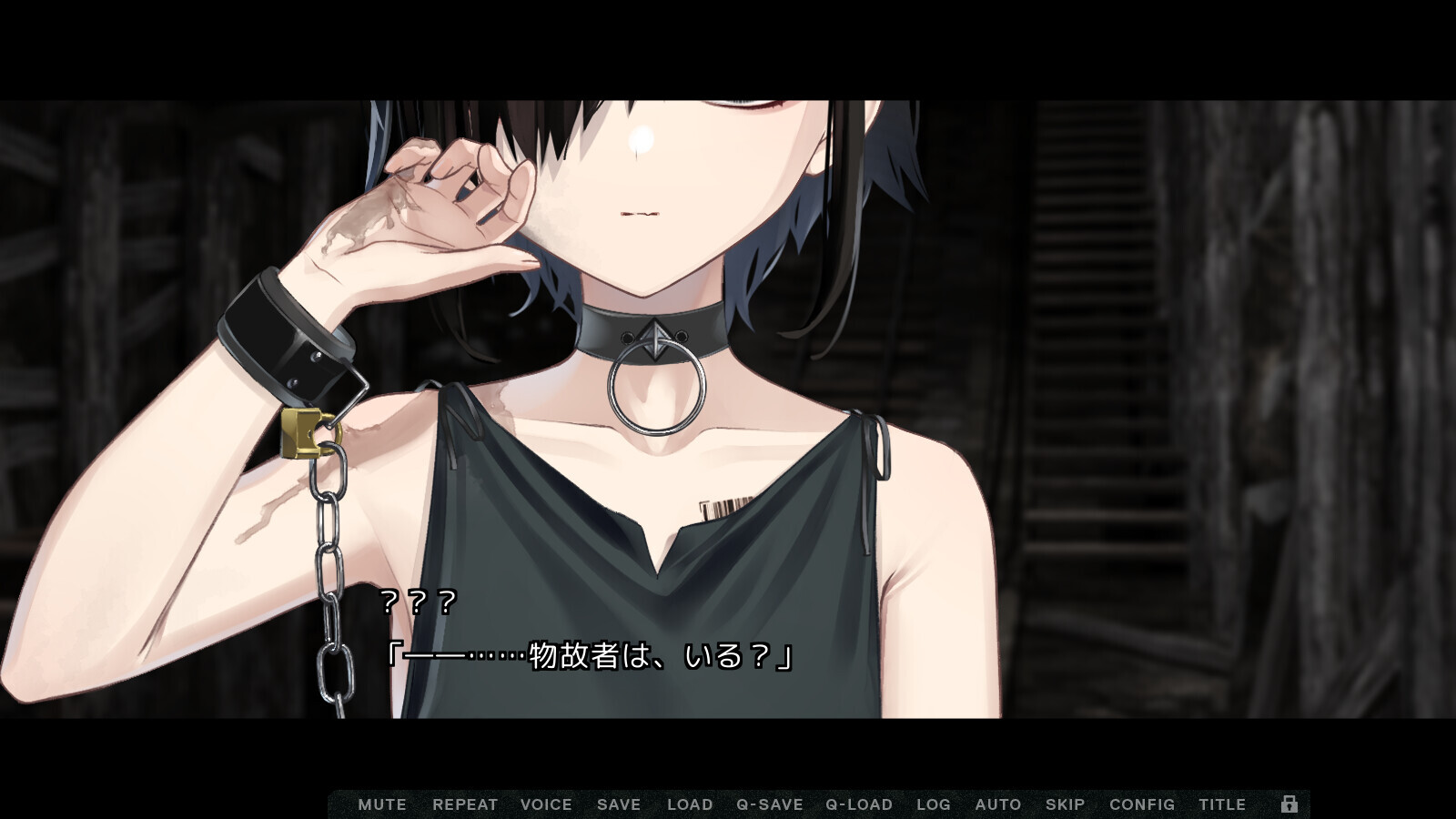Open the SAVE screen
Viewport: 1456px width, 819px height.
pyautogui.click(x=618, y=804)
